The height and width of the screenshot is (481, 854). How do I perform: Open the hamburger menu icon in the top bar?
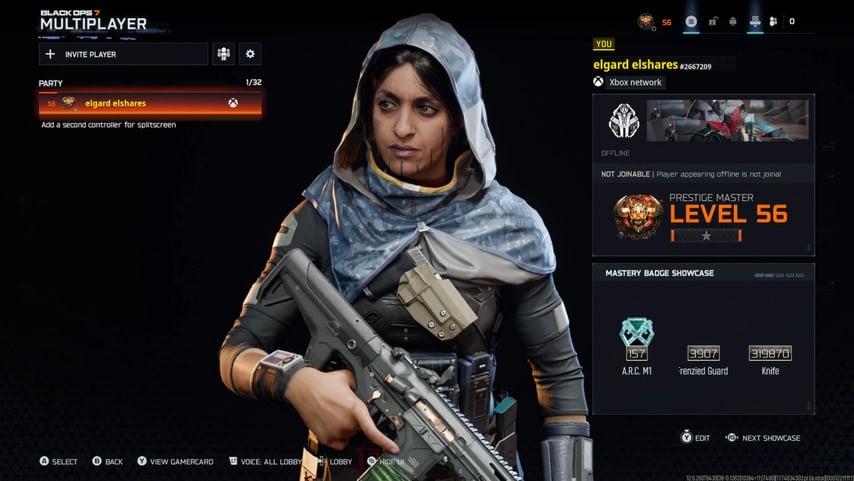coord(691,21)
